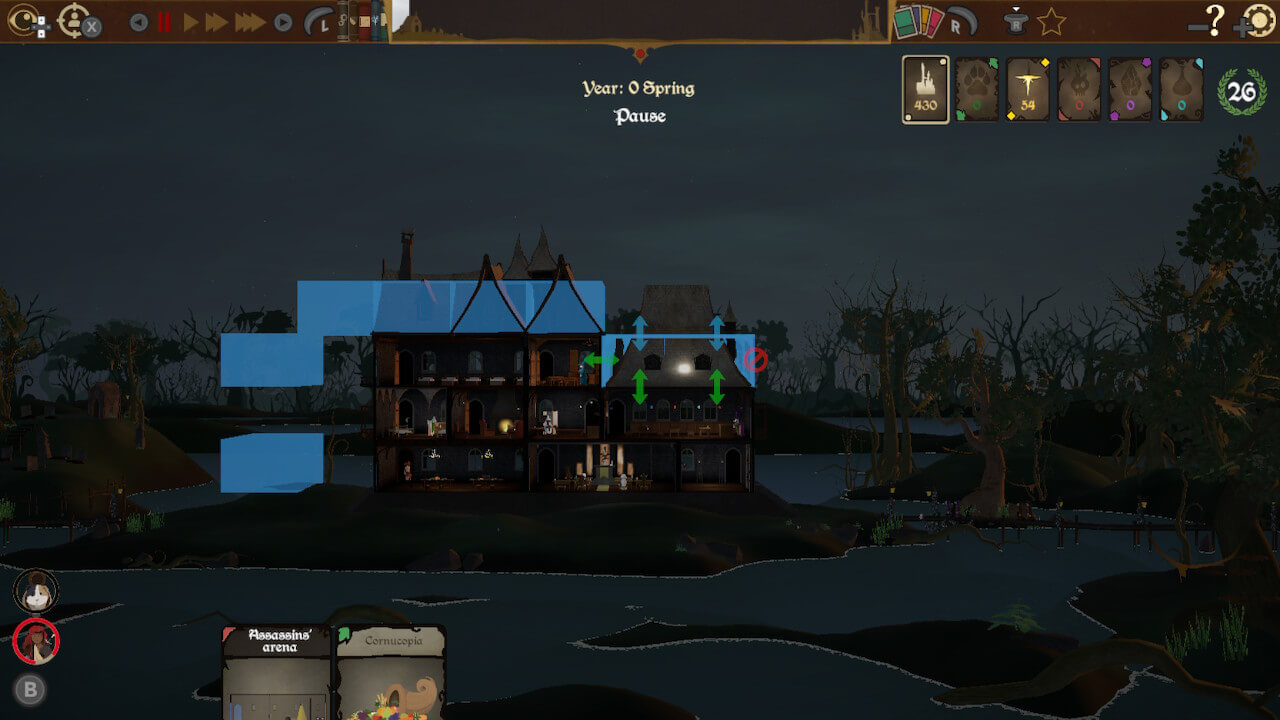Image resolution: width=1280 pixels, height=720 pixels.
Task: Switch to the golden sword card showing 54
Action: click(x=1030, y=90)
